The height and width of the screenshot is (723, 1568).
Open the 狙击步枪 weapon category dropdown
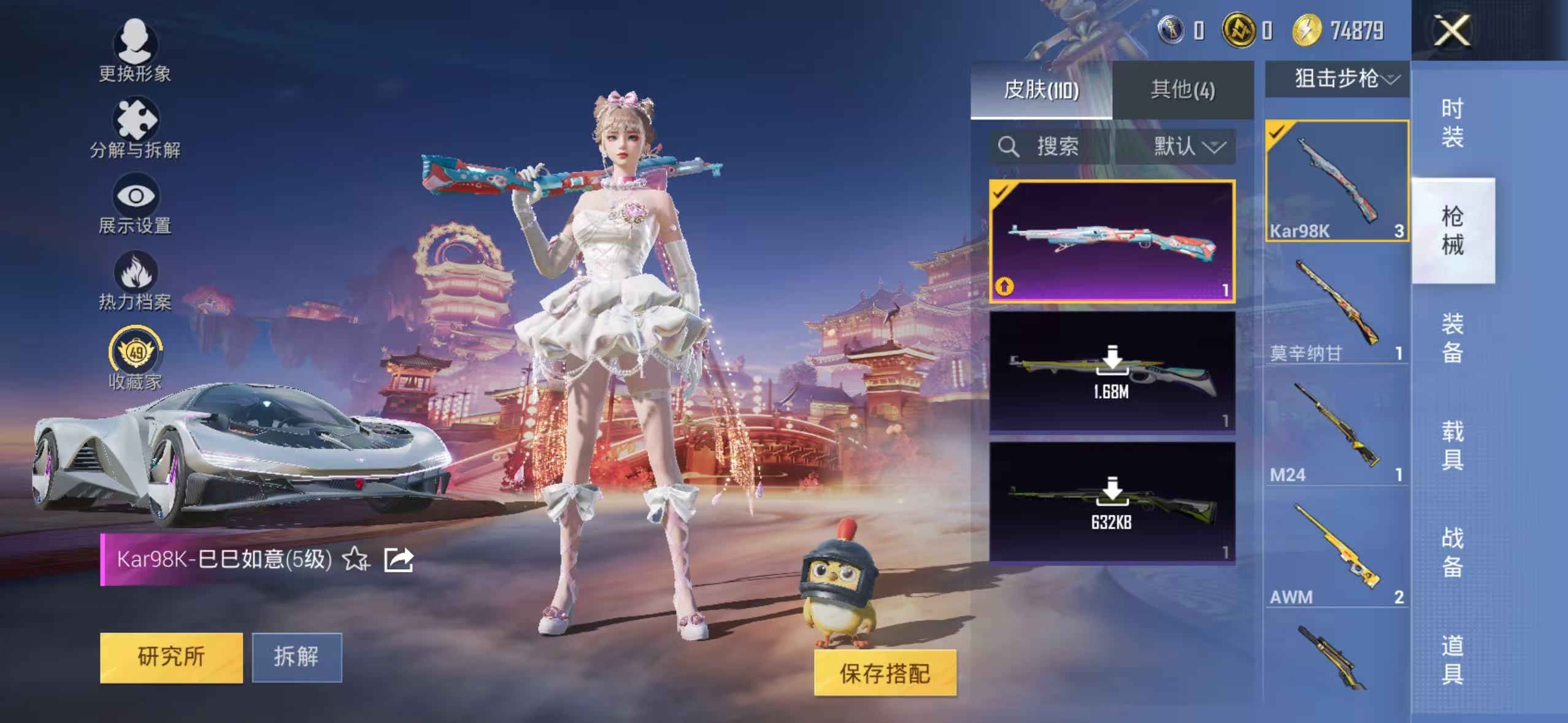click(x=1337, y=78)
